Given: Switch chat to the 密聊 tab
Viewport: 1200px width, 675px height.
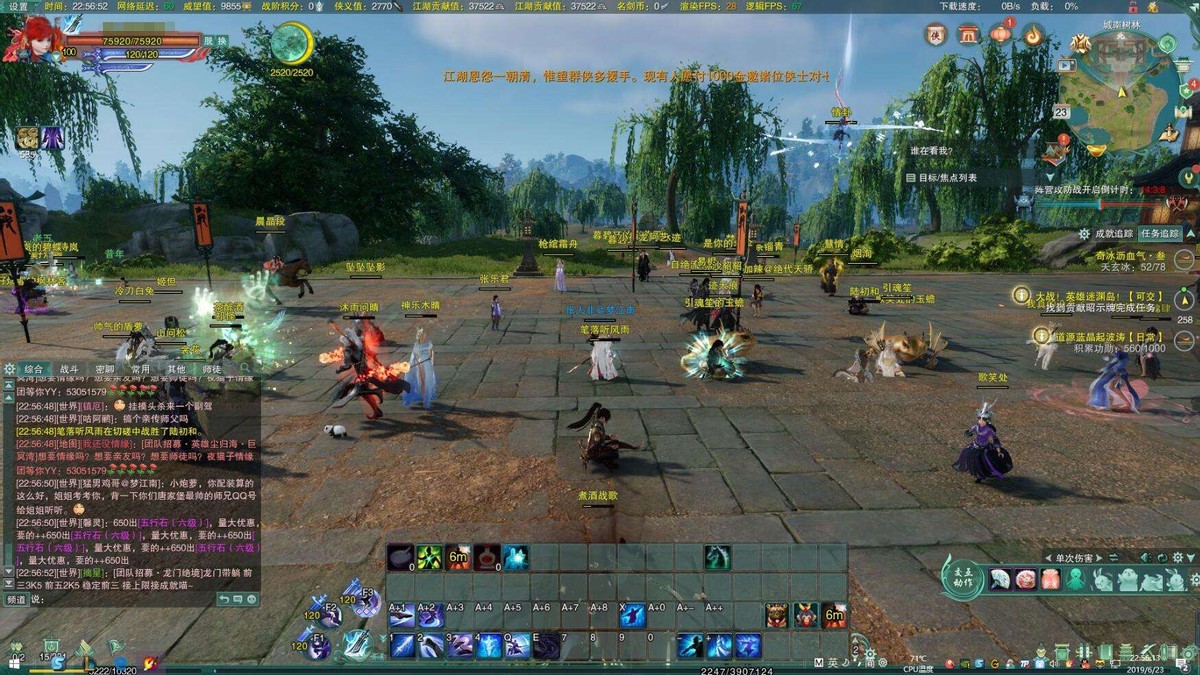Looking at the screenshot, I should coord(105,369).
